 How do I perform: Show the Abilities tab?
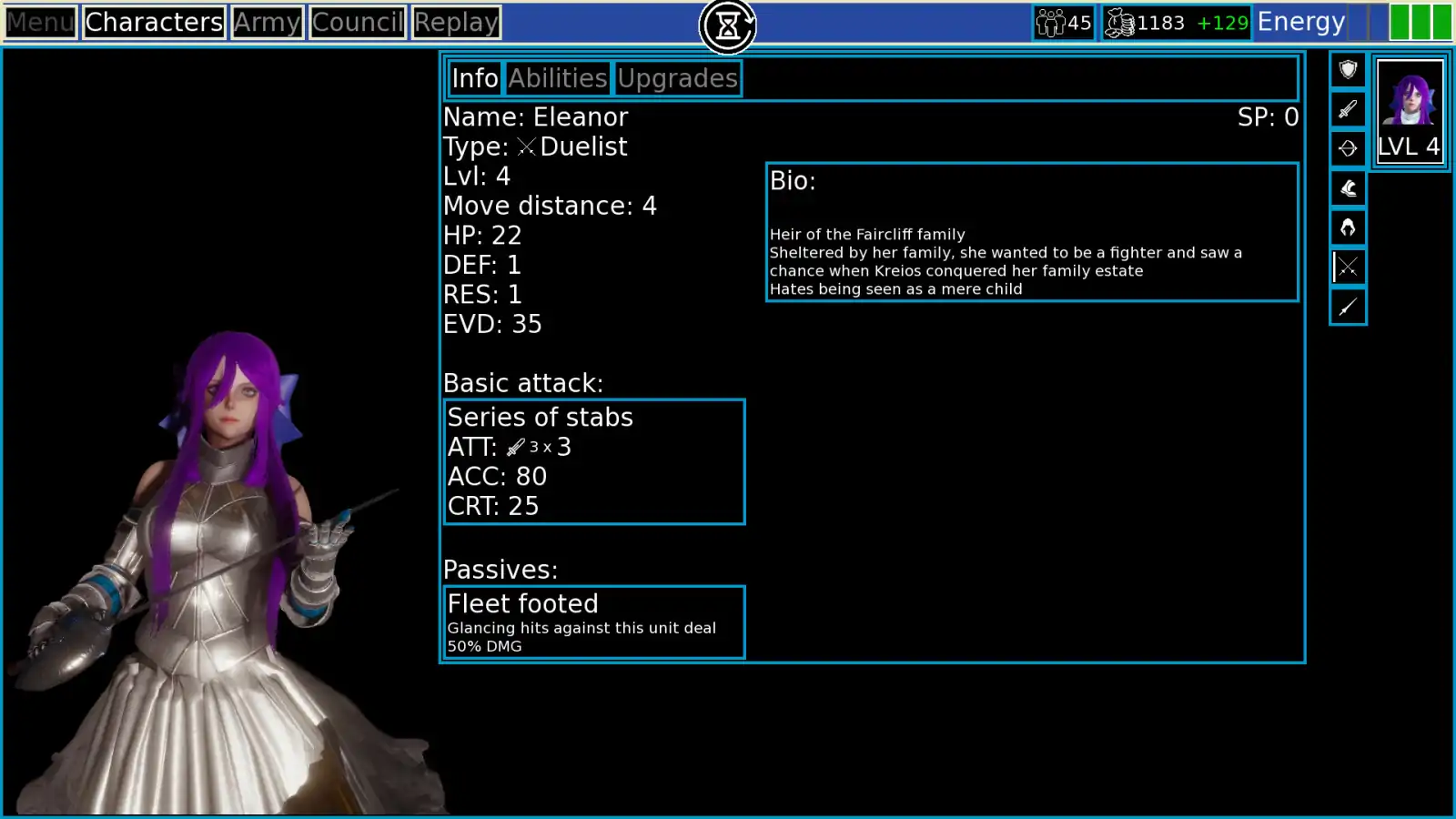click(x=558, y=78)
